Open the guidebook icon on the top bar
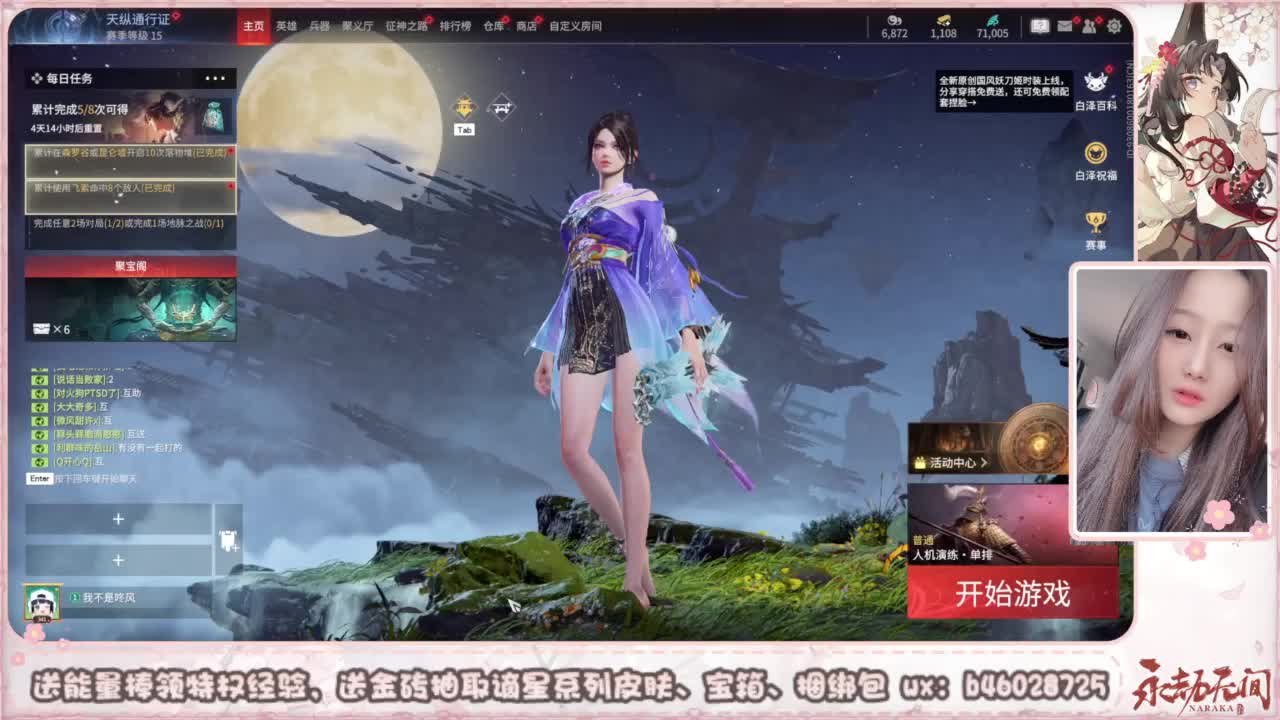Screen dimensions: 1280x720 pos(1039,26)
